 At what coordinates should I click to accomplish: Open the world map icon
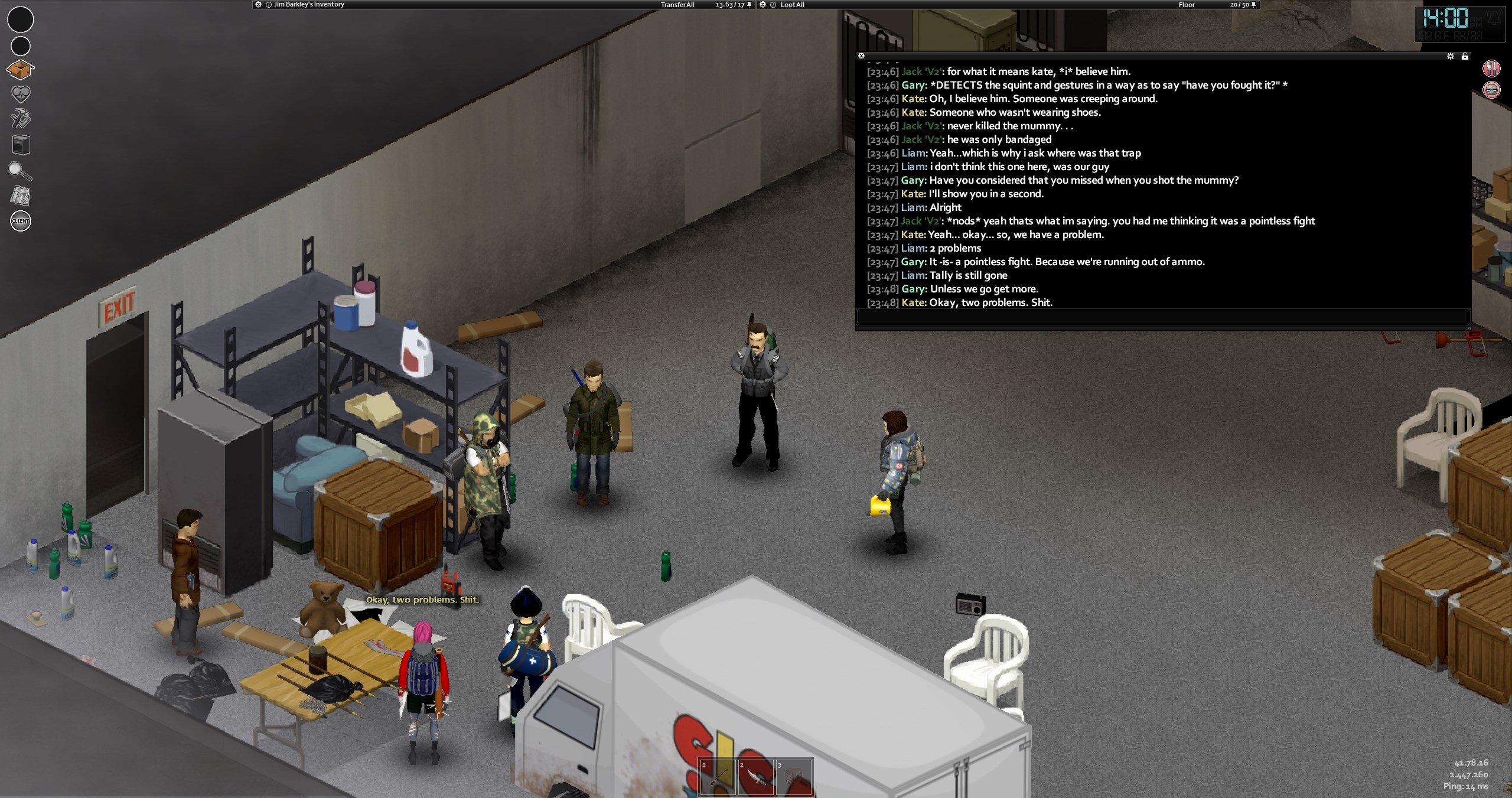pyautogui.click(x=21, y=196)
